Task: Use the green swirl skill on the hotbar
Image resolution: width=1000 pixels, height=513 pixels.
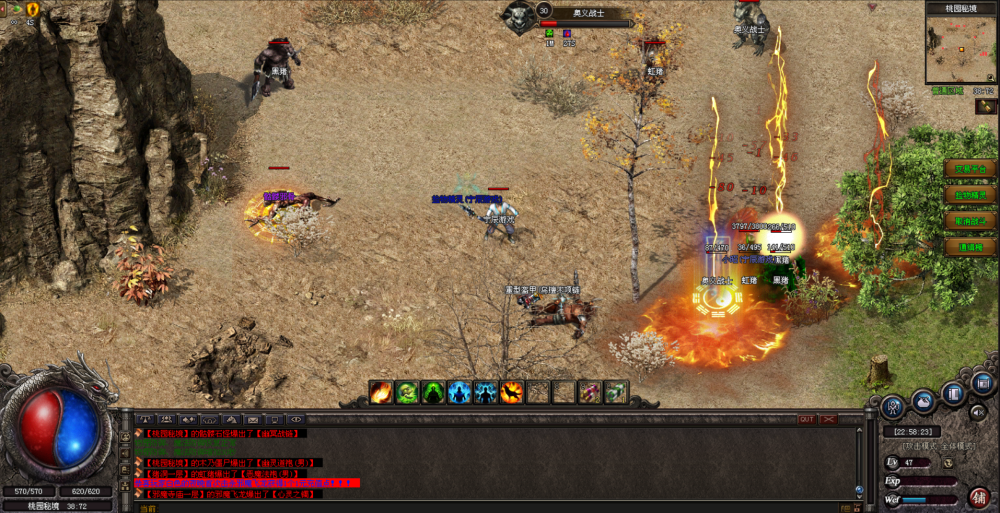Action: tap(407, 392)
